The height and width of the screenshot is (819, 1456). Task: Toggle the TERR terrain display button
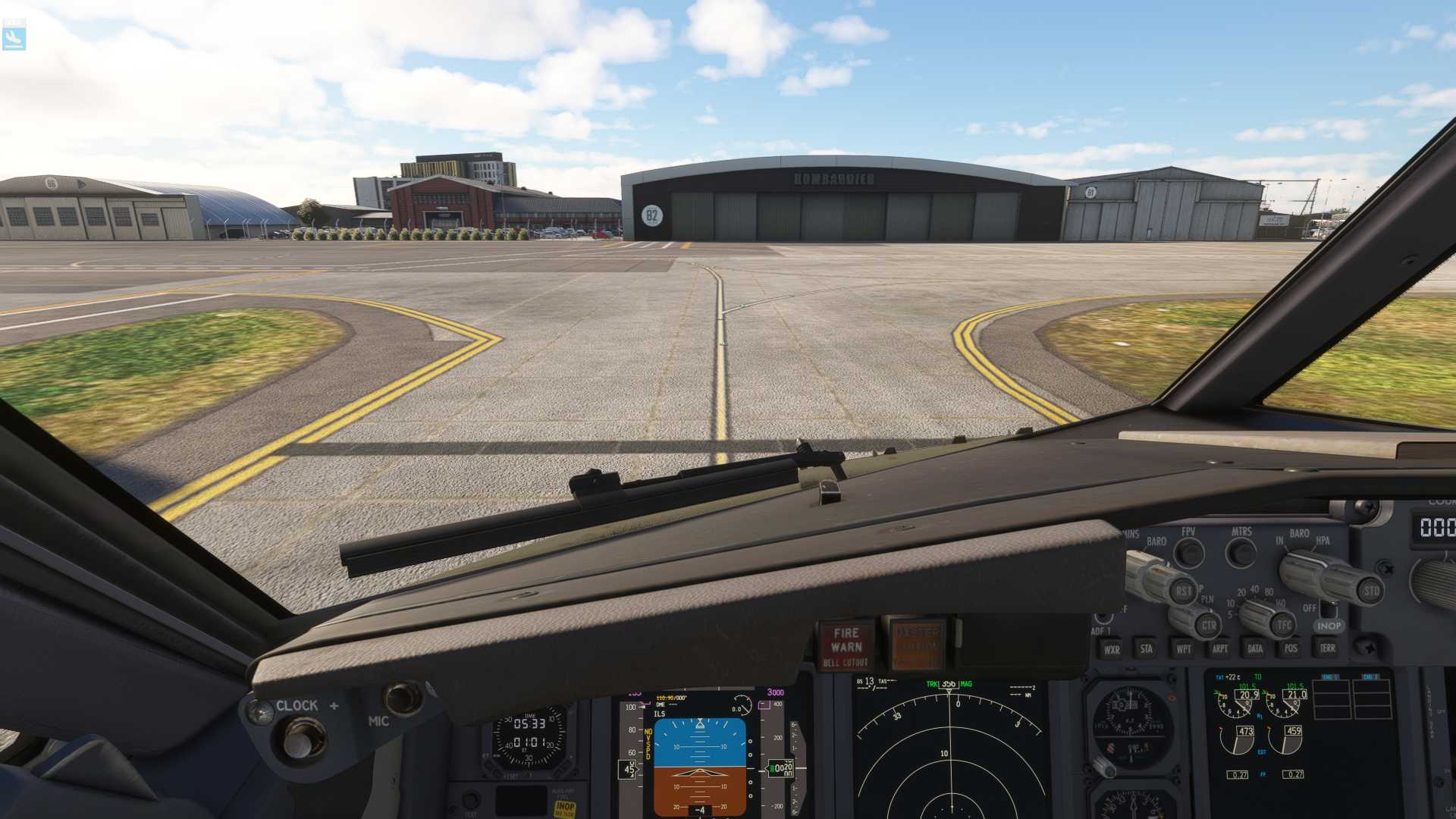(1327, 648)
